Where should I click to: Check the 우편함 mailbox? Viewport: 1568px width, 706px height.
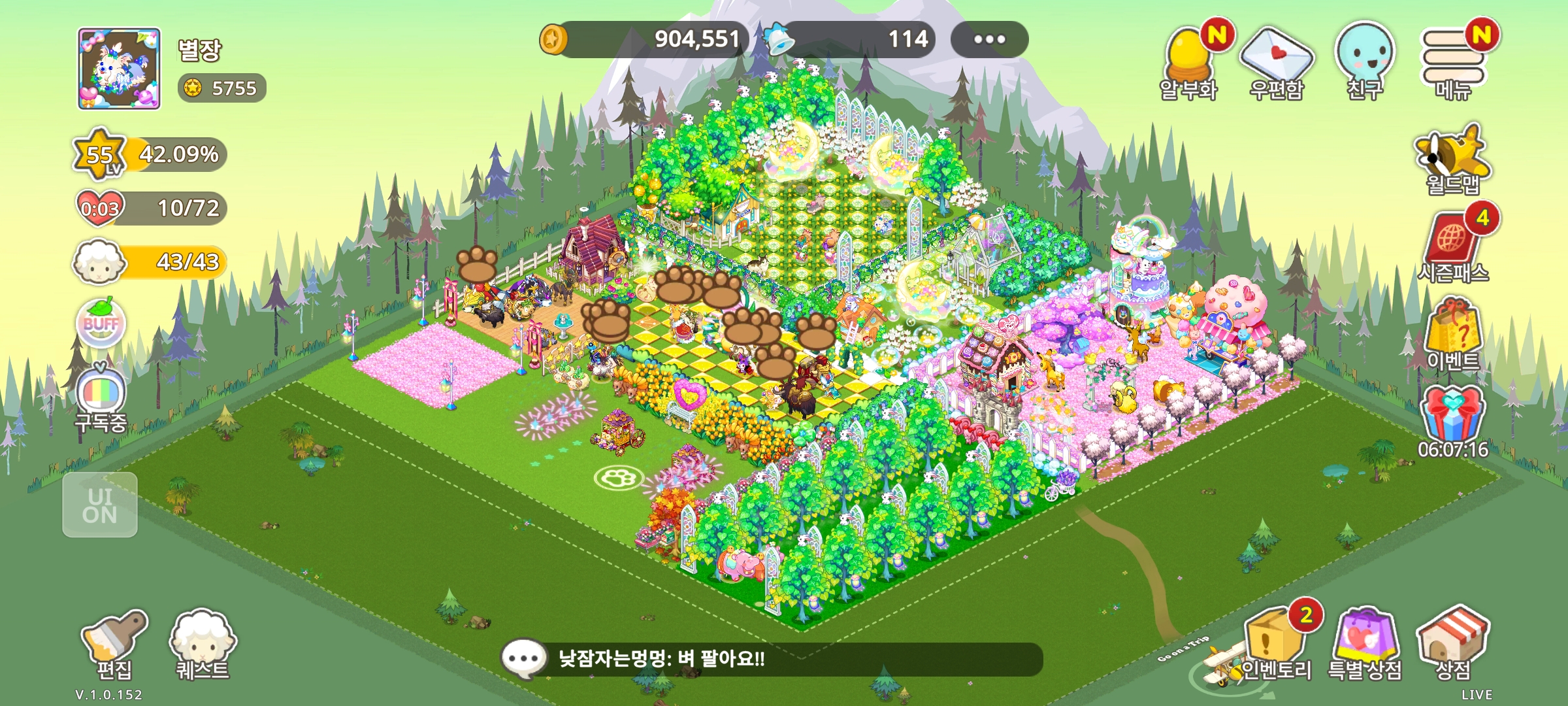coord(1277,63)
